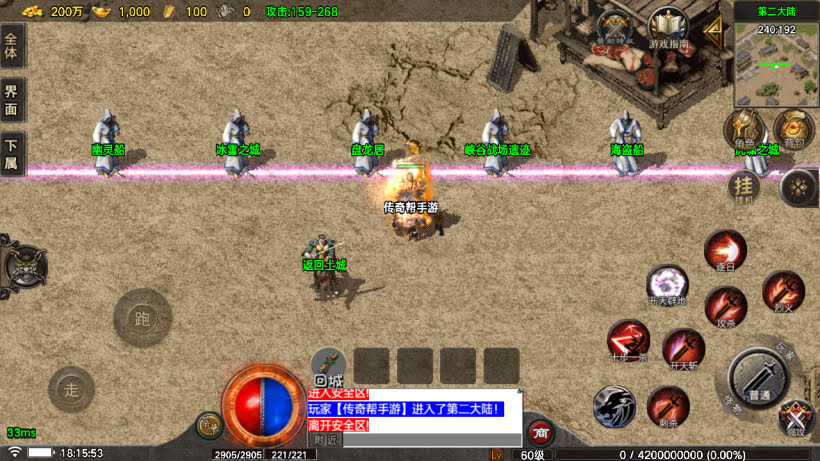The image size is (820, 461).
Task: Activate the 逐日 skill
Action: coord(725,251)
